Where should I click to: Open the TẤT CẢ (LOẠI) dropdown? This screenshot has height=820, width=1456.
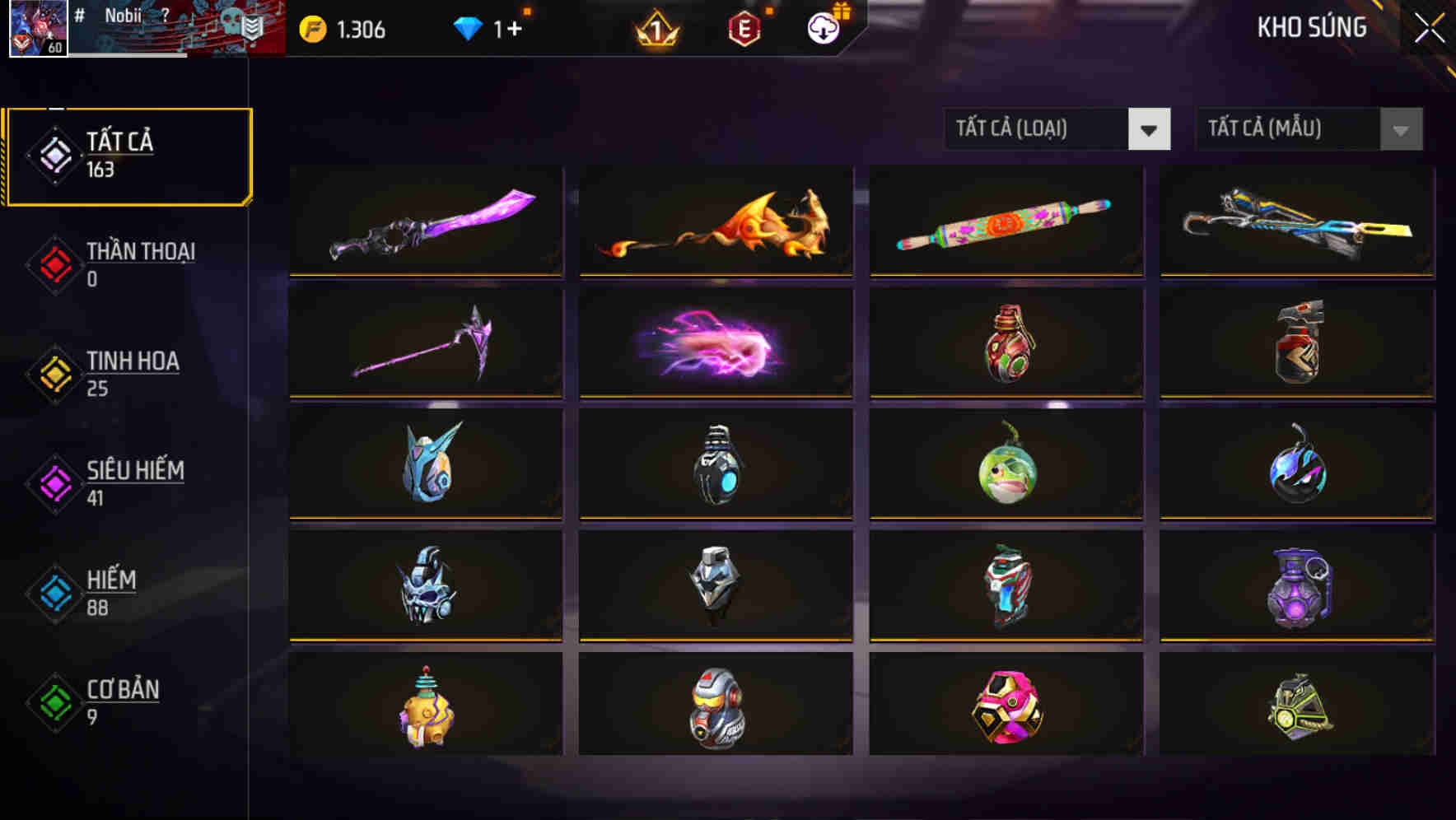click(1057, 129)
